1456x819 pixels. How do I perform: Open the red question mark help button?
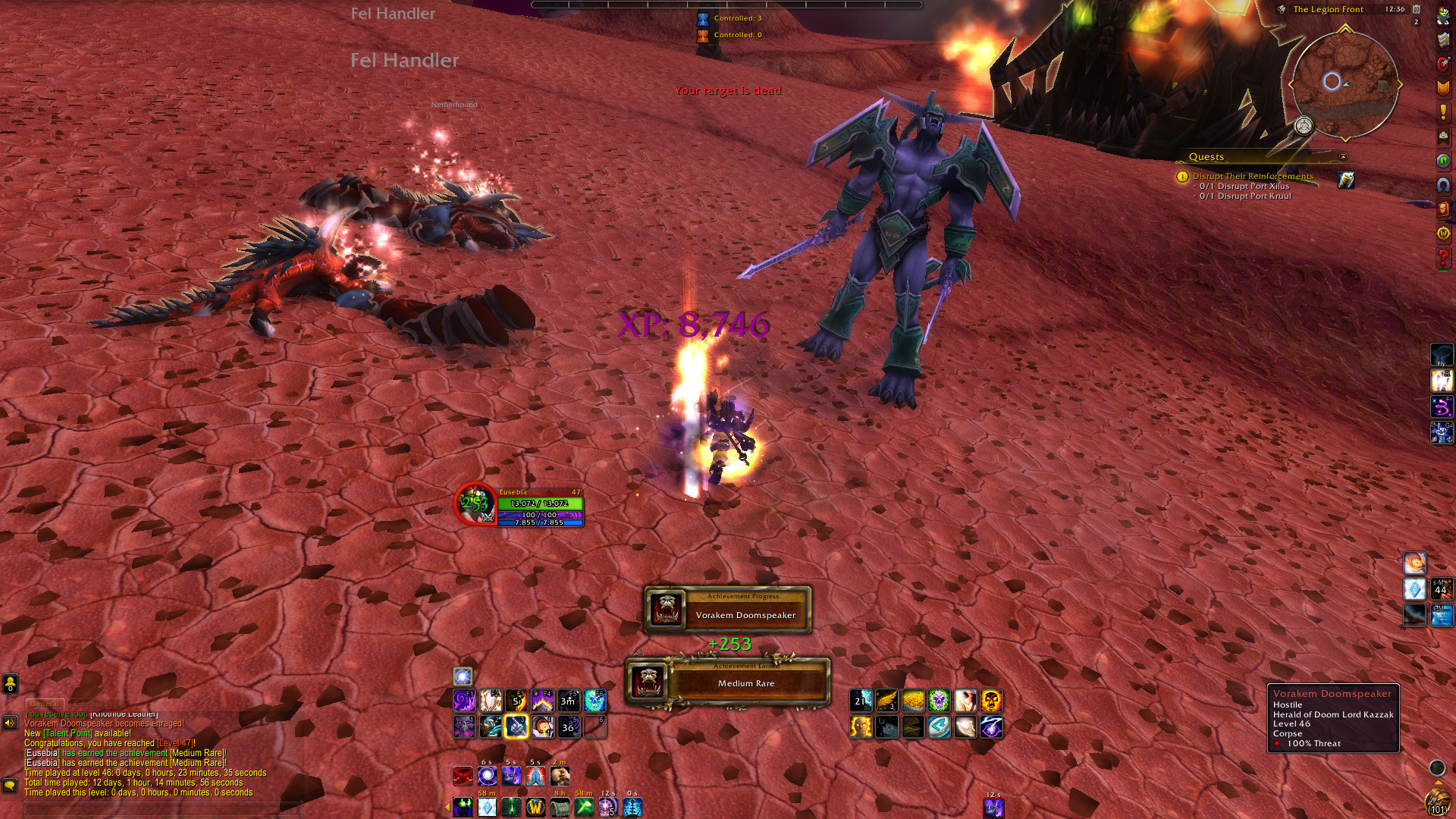1443,258
